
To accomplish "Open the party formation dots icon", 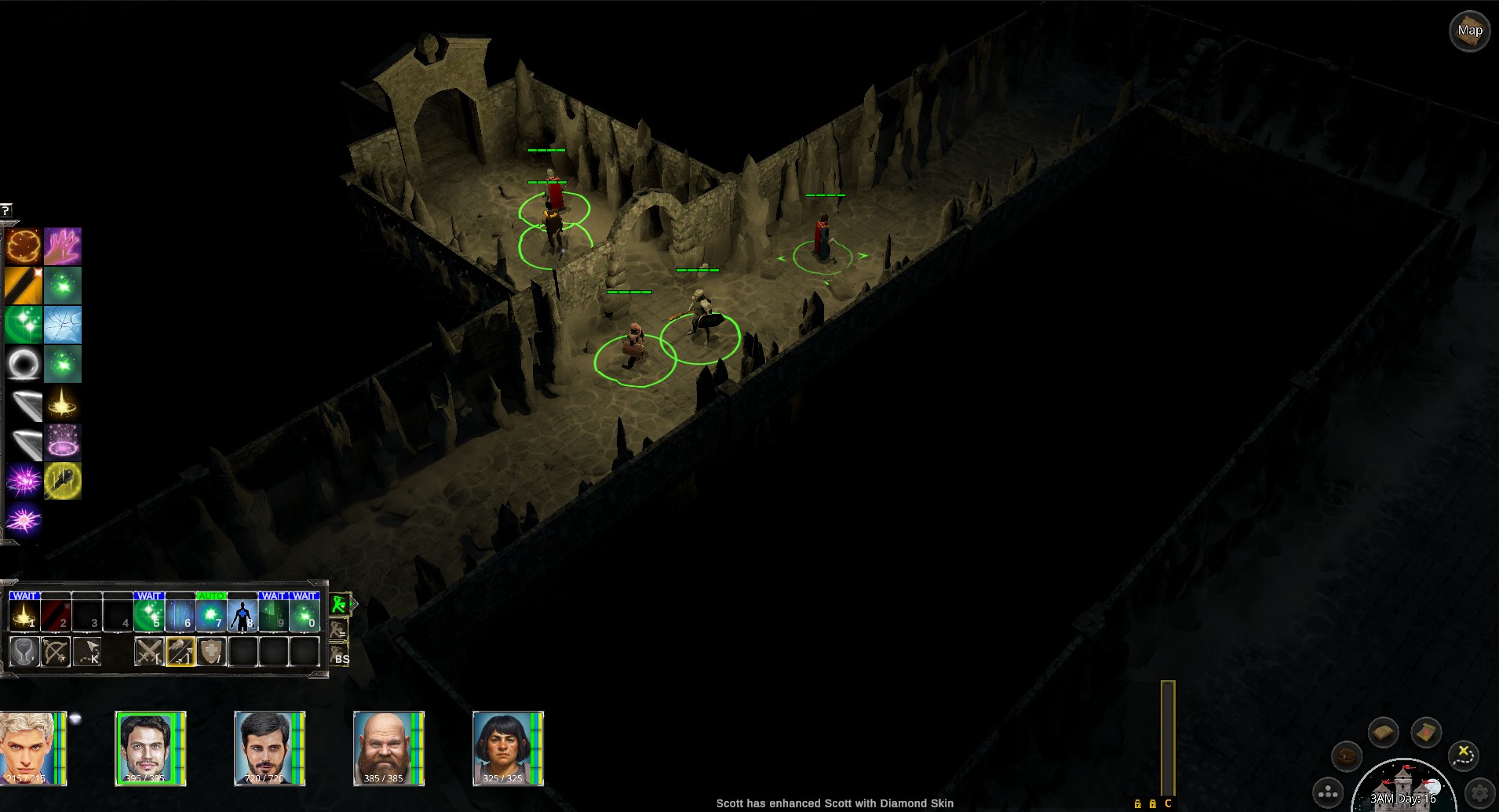I will pyautogui.click(x=1328, y=793).
